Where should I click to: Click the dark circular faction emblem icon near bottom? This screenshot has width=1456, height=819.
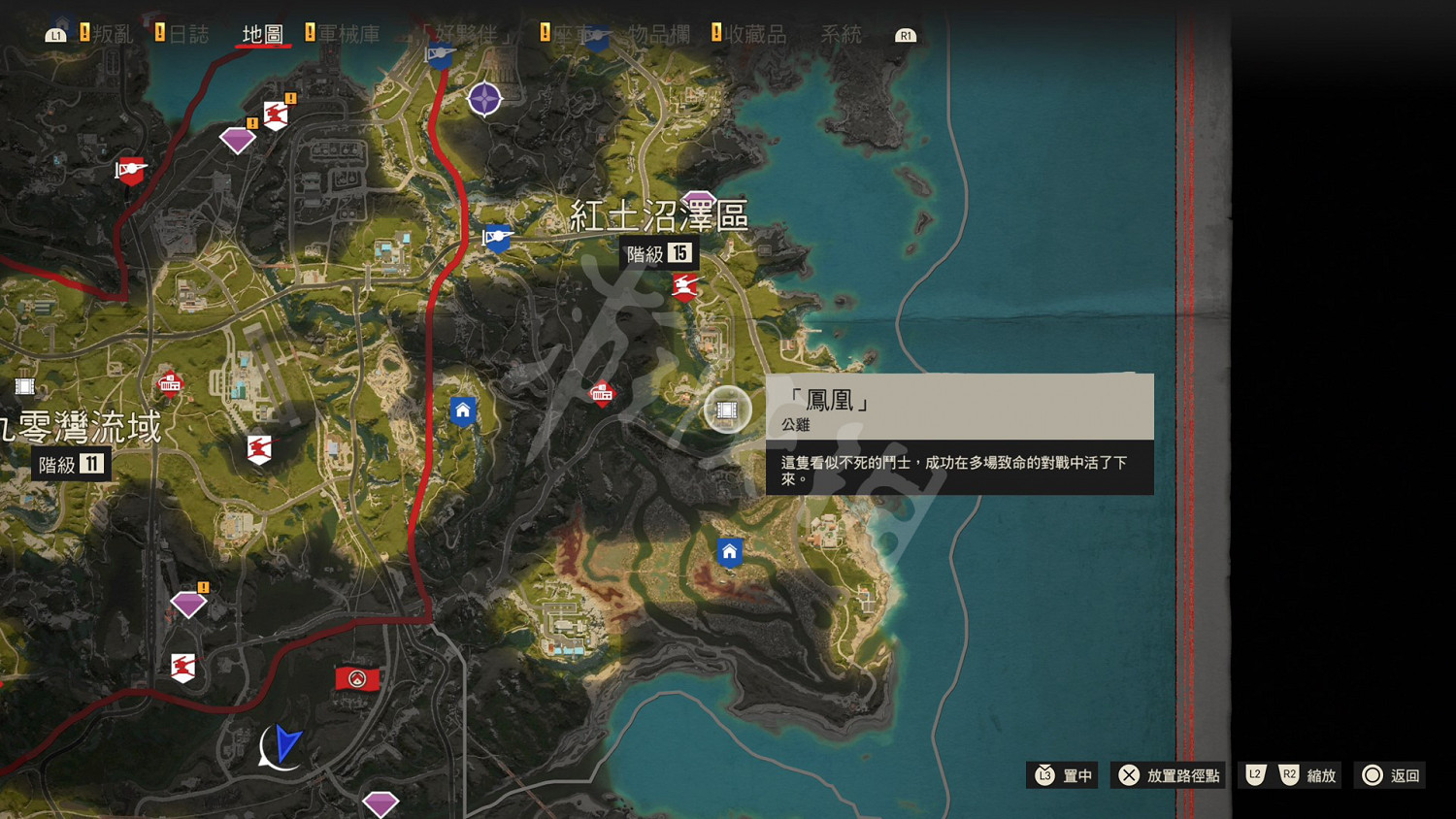pyautogui.click(x=358, y=677)
